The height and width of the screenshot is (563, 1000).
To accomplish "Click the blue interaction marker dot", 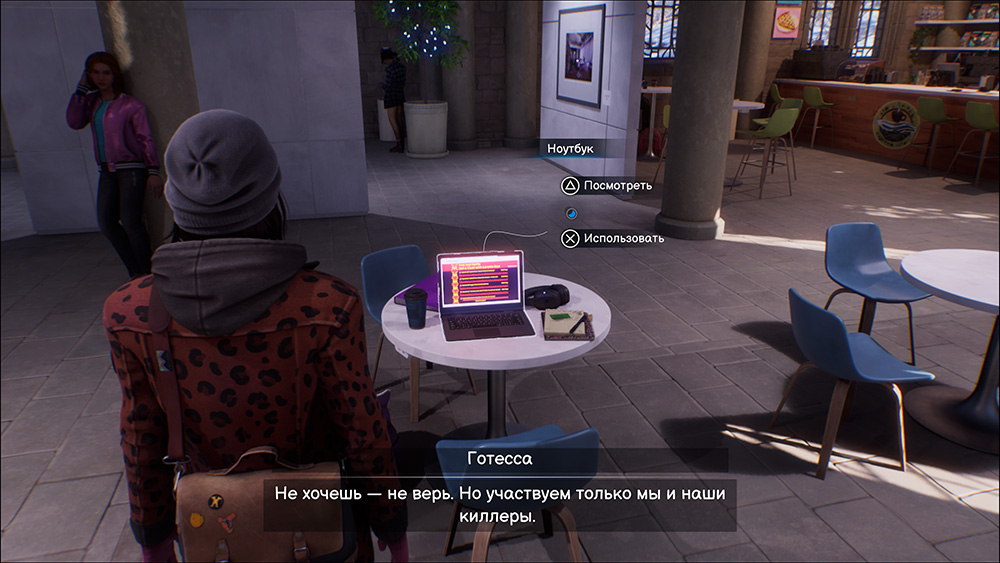I will click(x=570, y=212).
